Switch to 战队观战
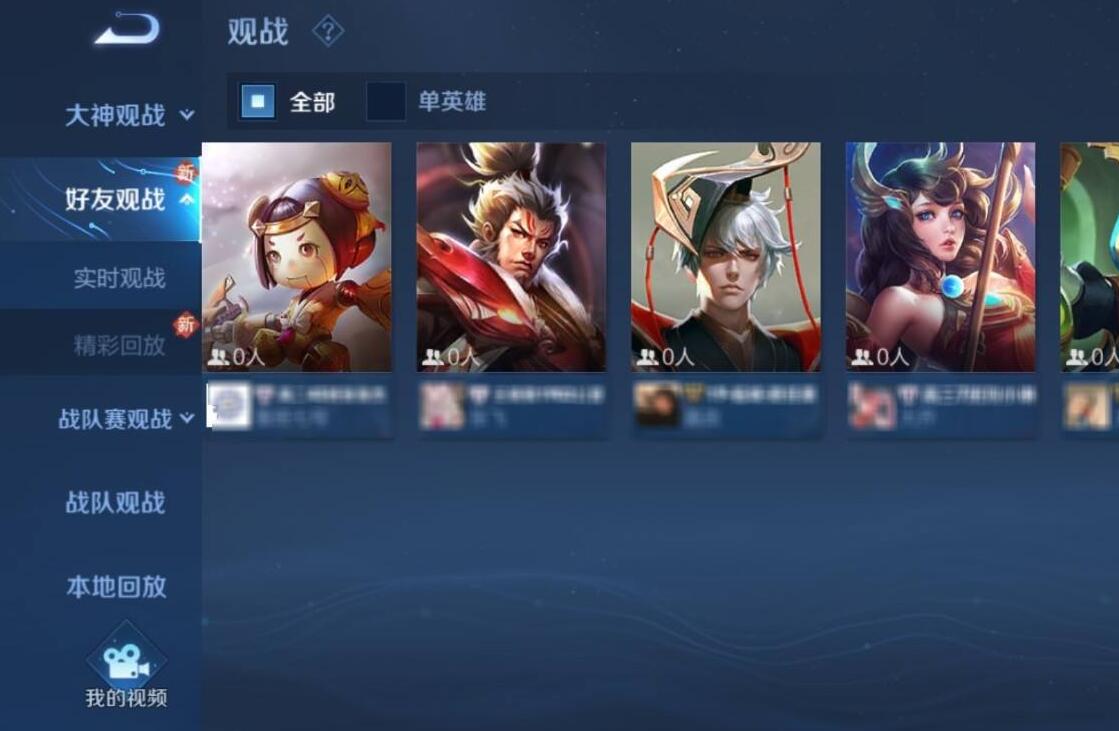Screen dimensions: 1119x731 (x=115, y=502)
